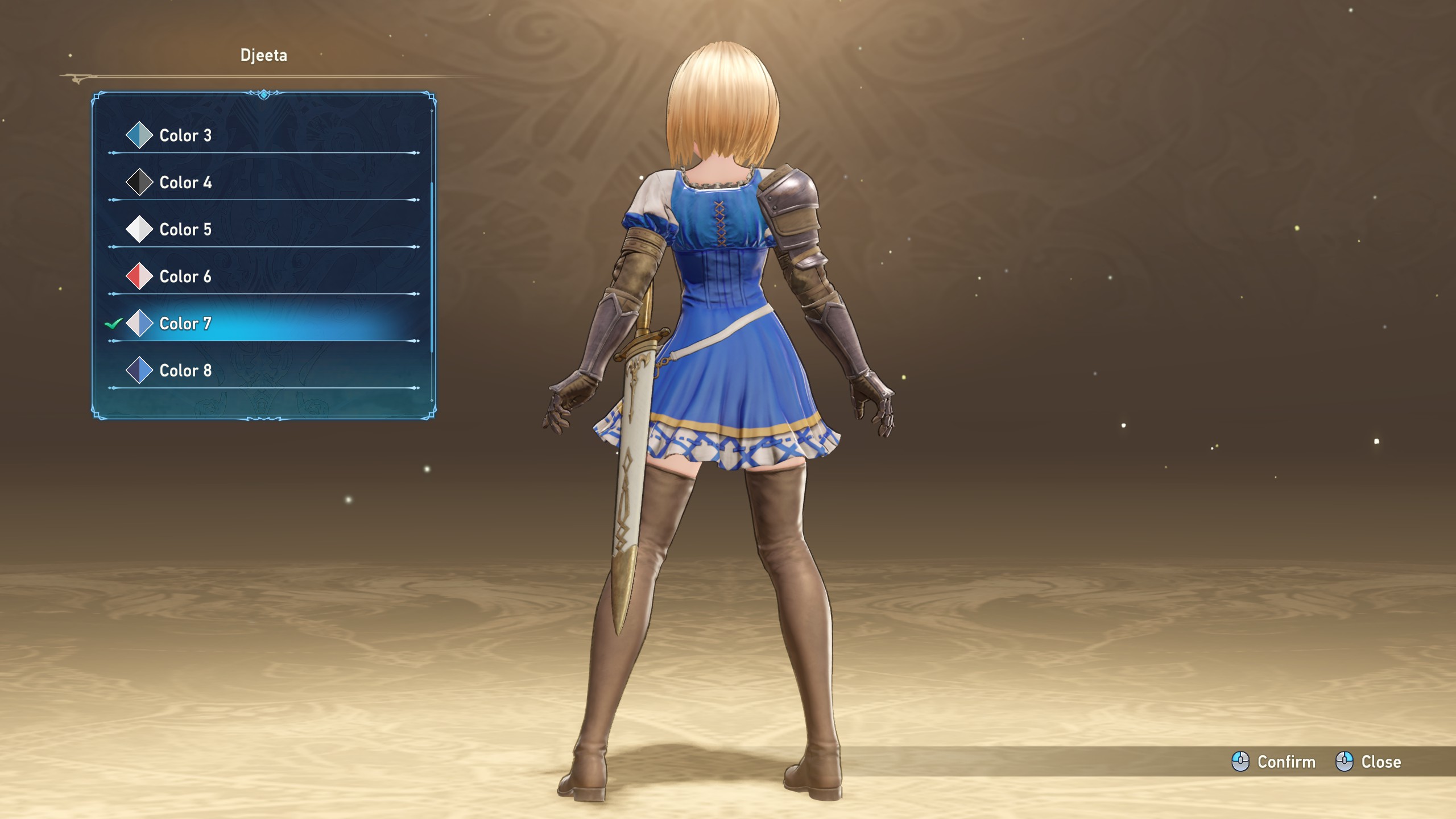Select the Color 3 option
This screenshot has width=1456, height=819.
click(185, 135)
